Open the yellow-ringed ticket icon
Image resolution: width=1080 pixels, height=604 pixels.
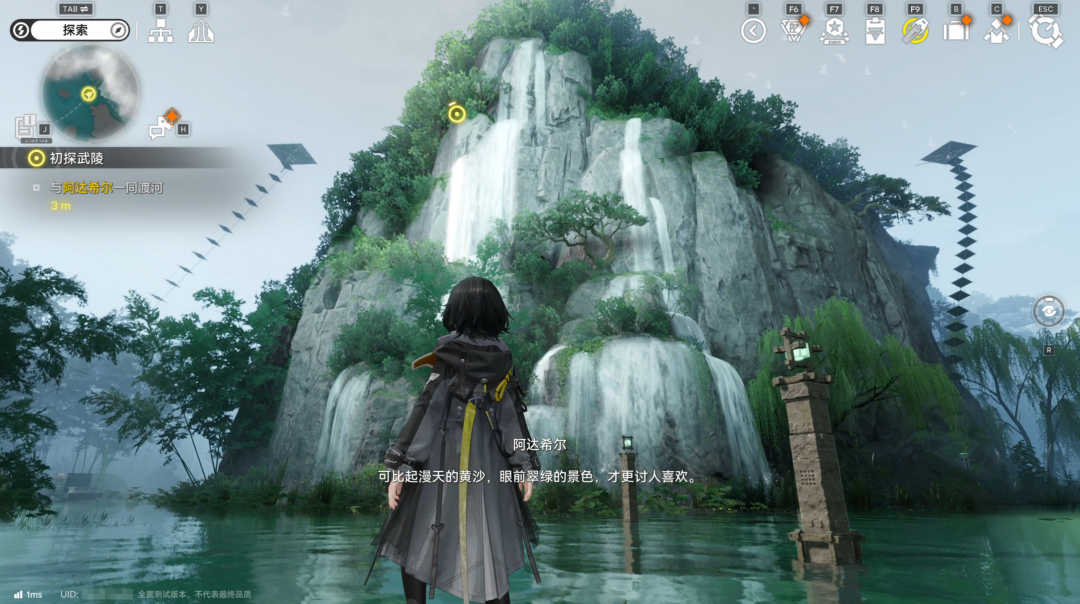[x=915, y=31]
